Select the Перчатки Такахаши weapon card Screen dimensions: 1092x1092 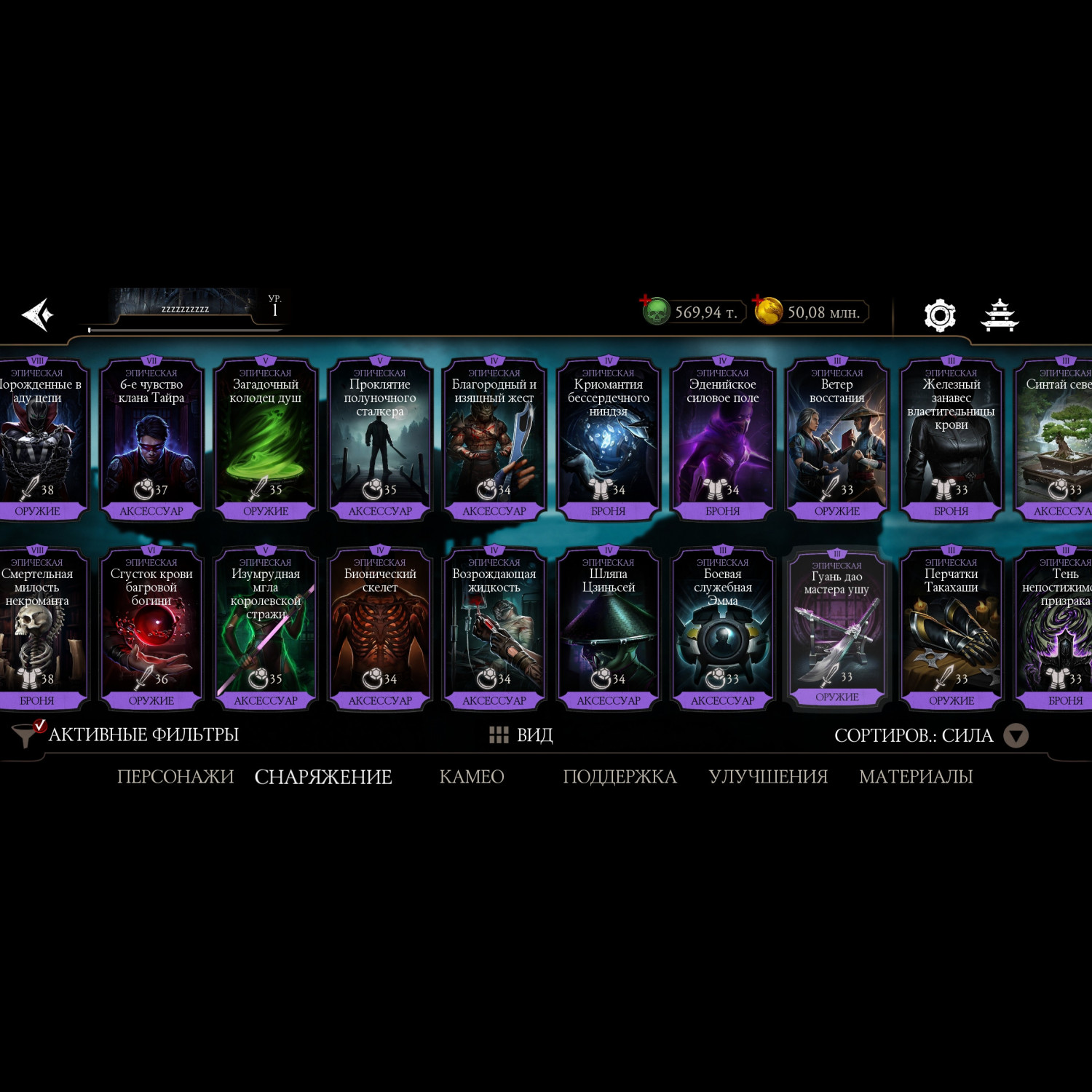pos(951,628)
